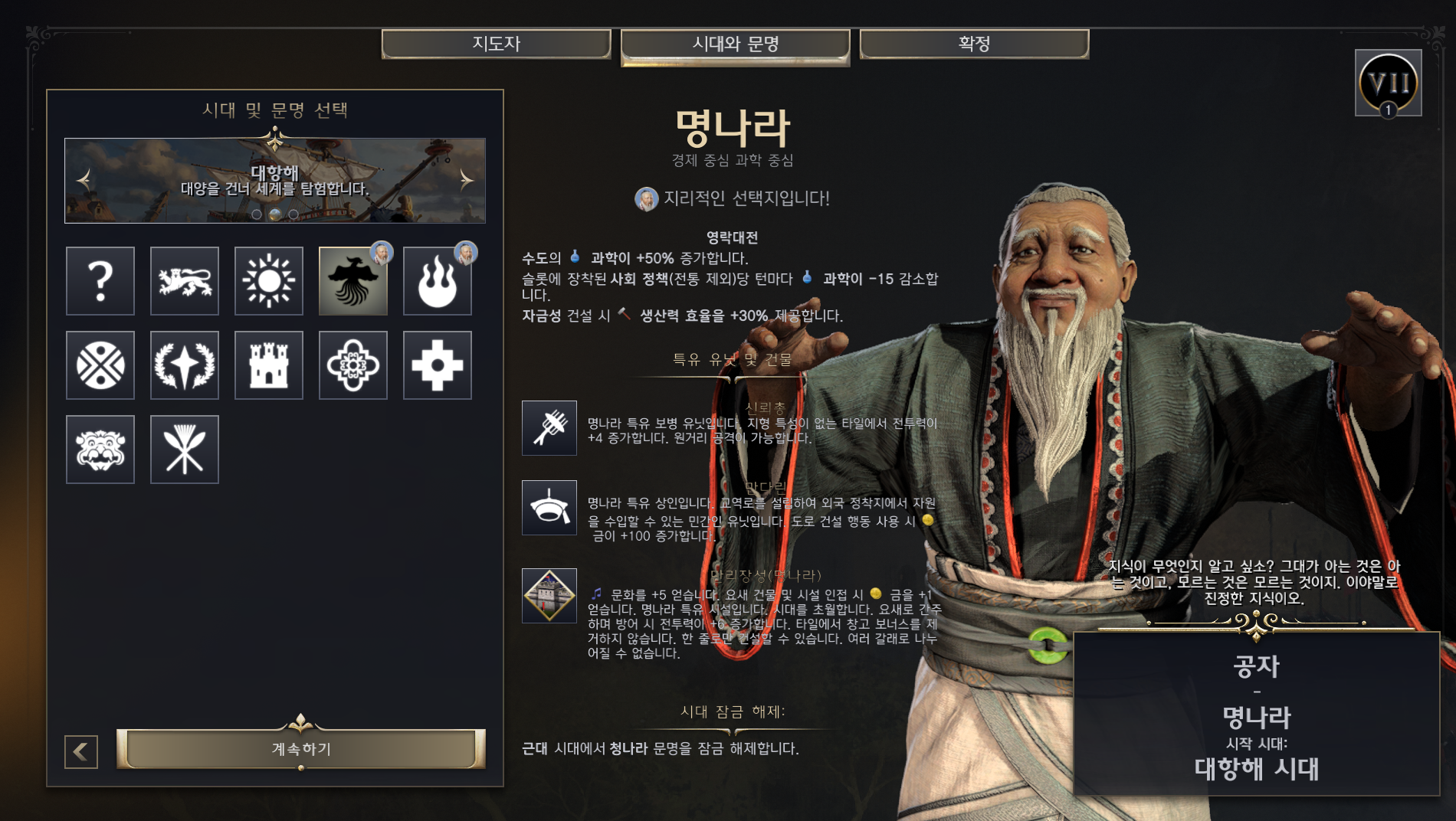Image resolution: width=1456 pixels, height=821 pixels.
Task: Select the flower knot emblem civilization
Action: (x=353, y=365)
